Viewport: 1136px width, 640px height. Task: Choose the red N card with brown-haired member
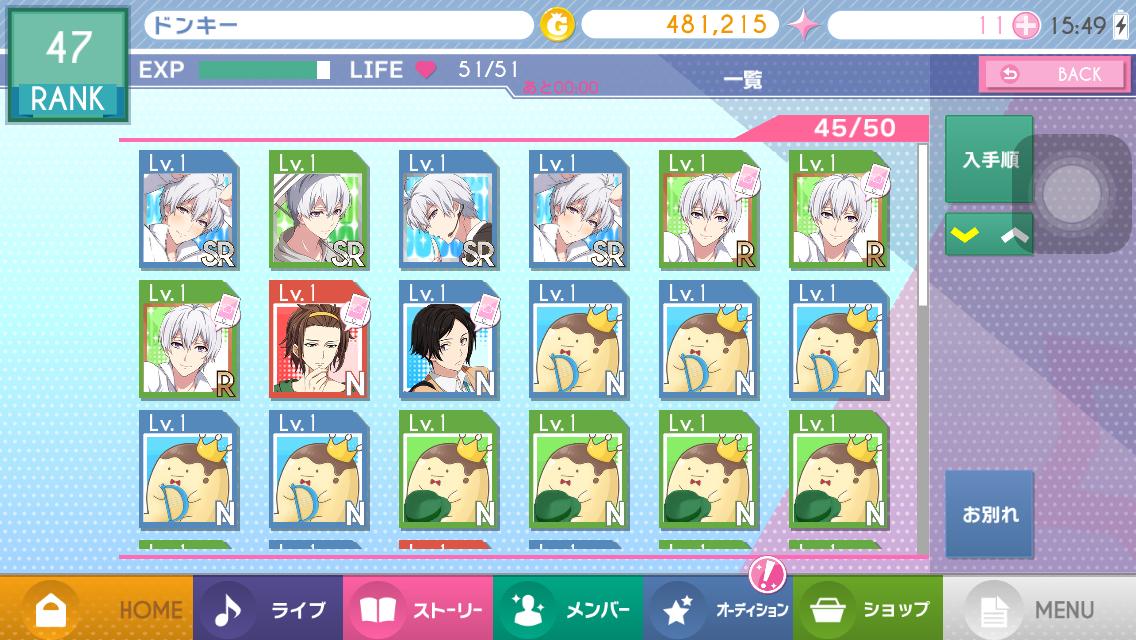[x=319, y=340]
